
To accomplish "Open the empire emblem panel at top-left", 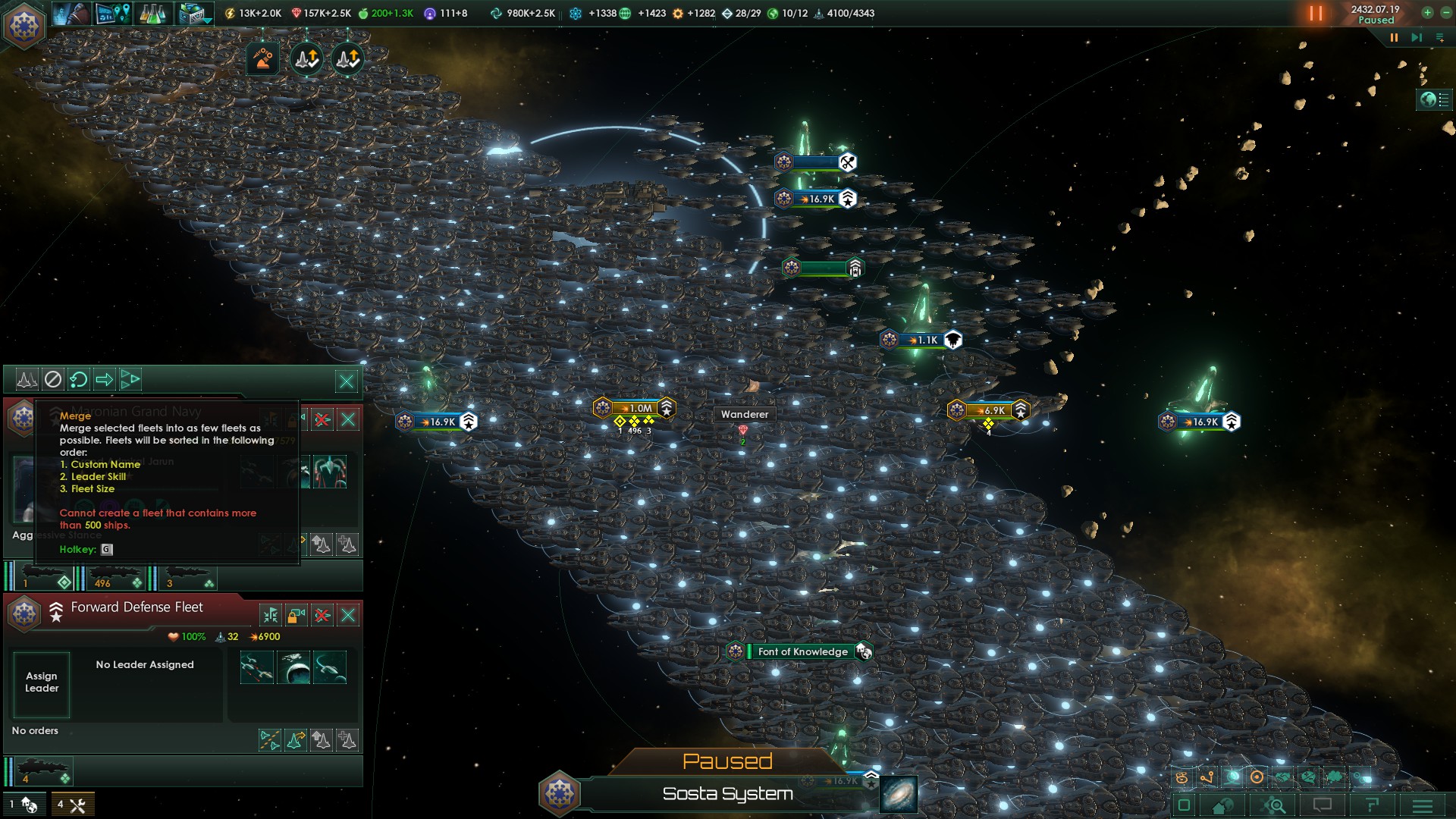I will (x=24, y=25).
